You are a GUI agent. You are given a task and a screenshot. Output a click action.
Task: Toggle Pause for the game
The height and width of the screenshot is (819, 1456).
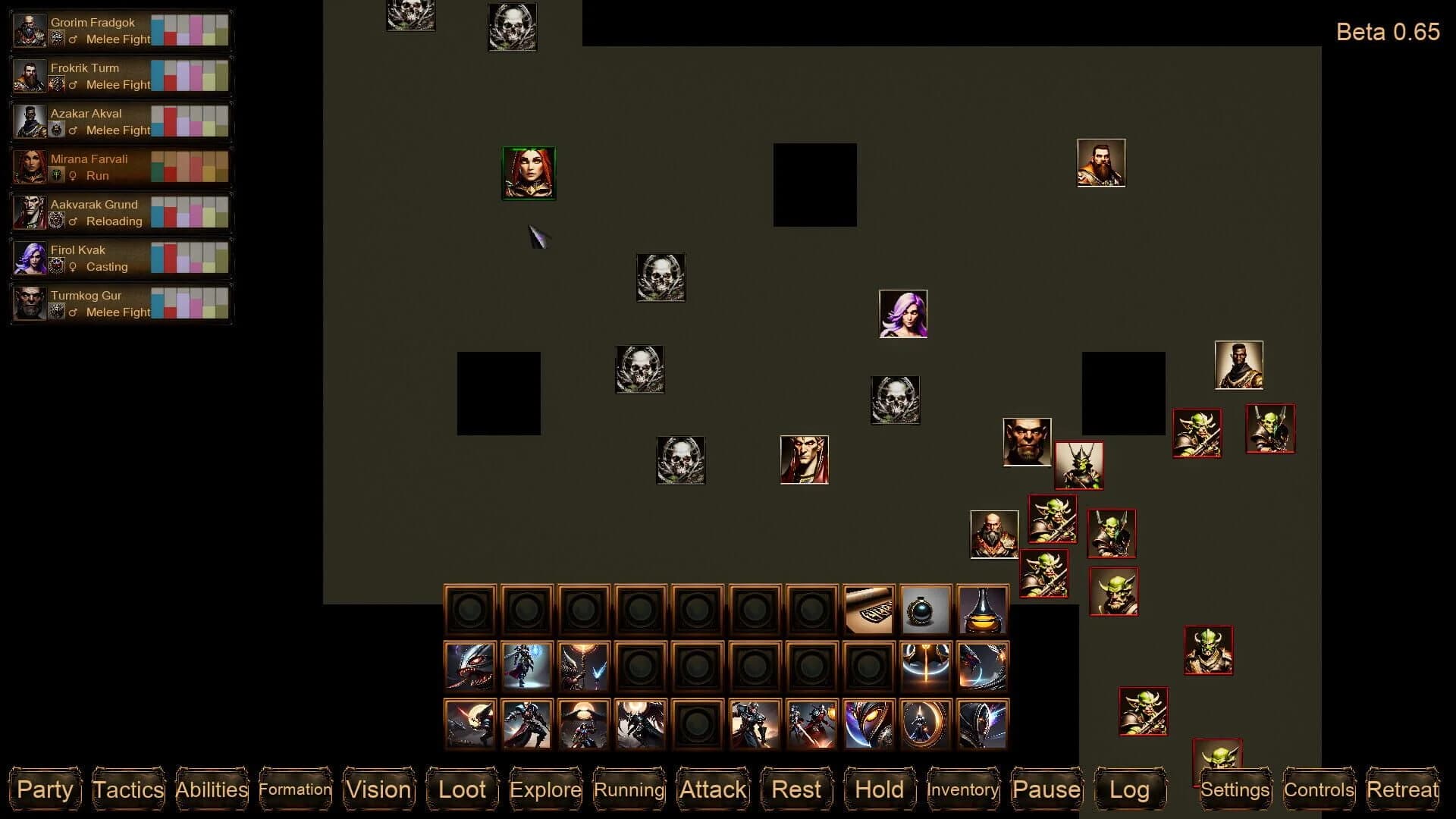coord(1046,789)
